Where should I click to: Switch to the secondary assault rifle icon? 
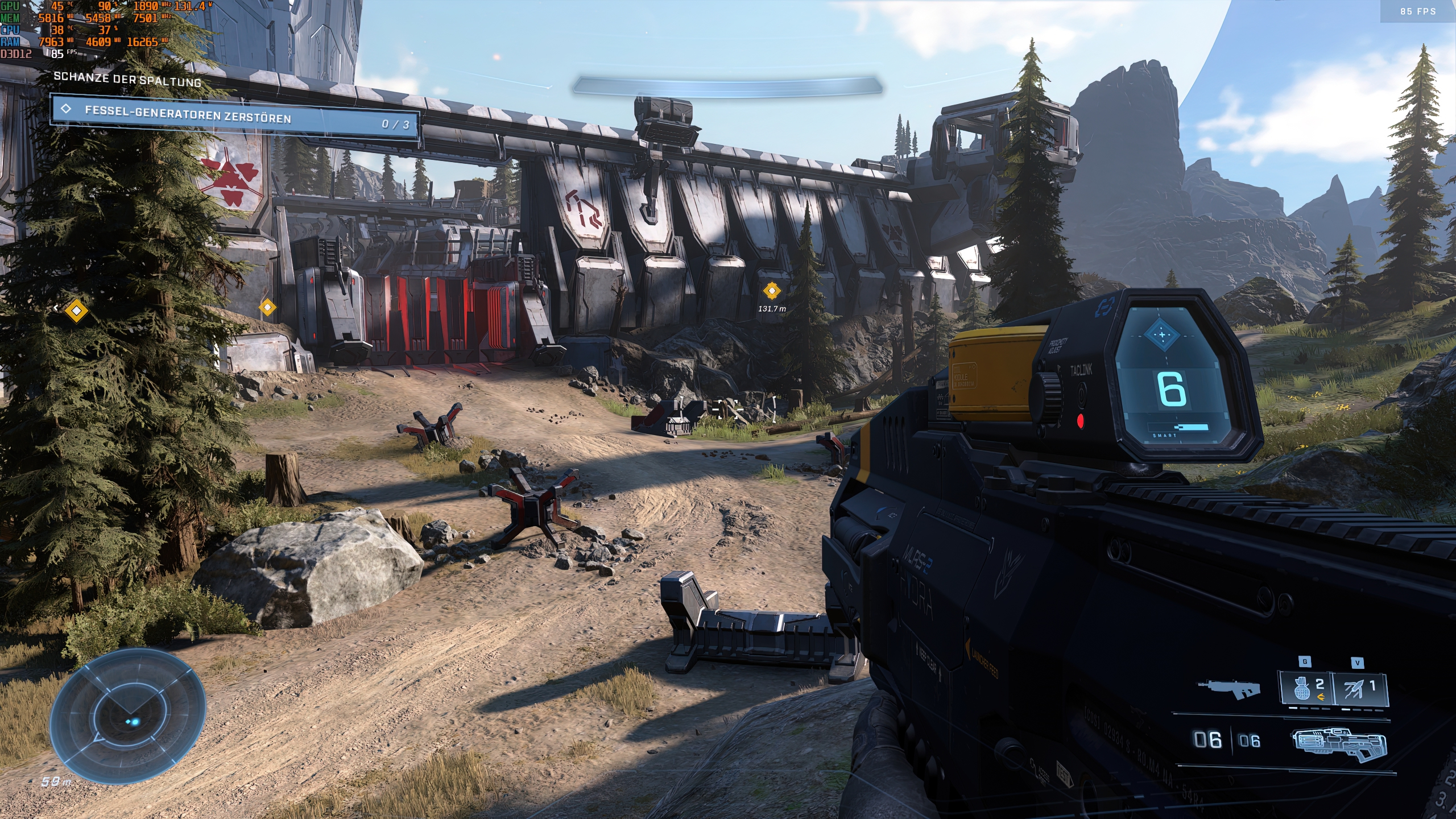pyautogui.click(x=1229, y=687)
